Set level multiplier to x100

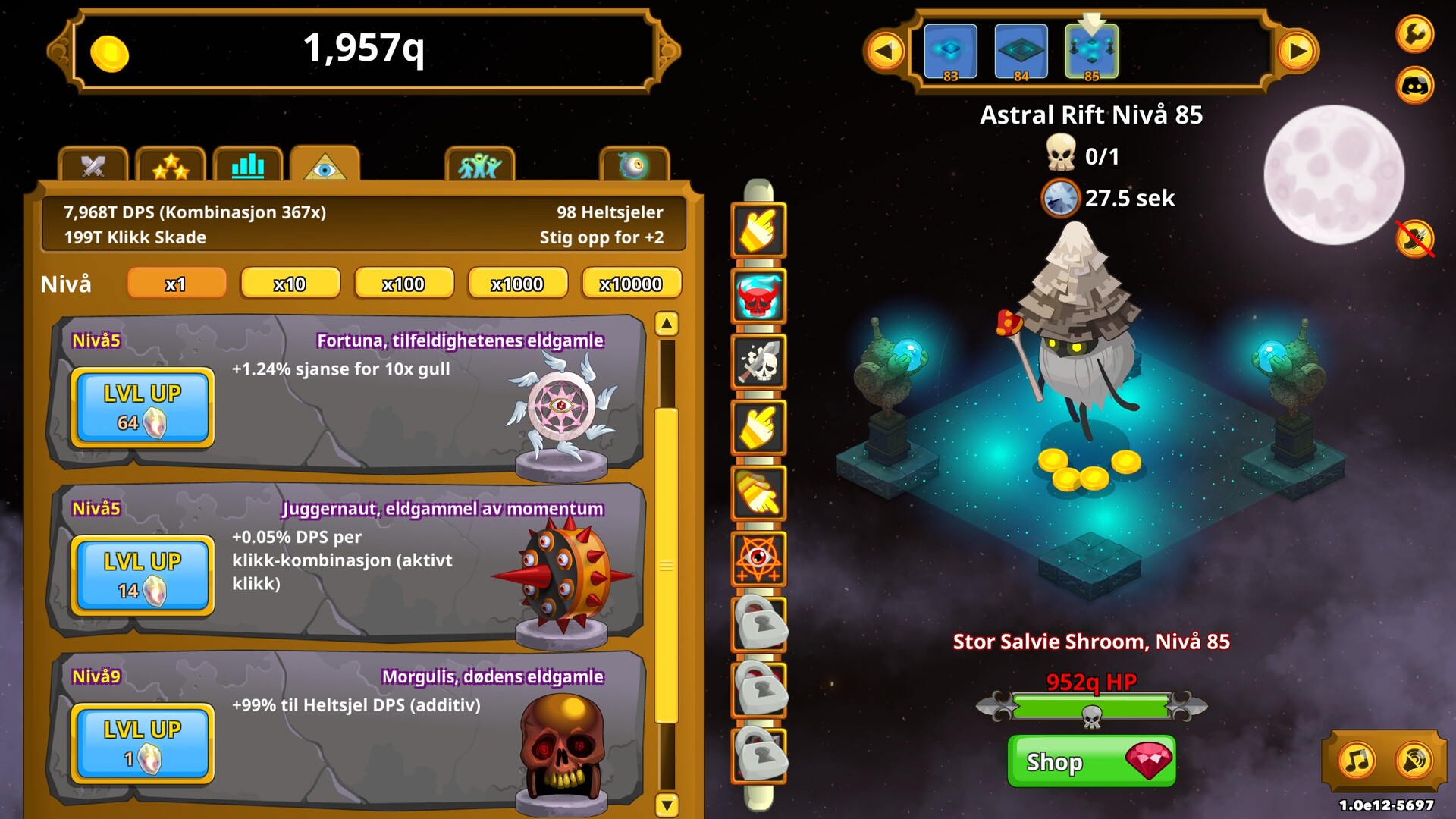click(403, 284)
